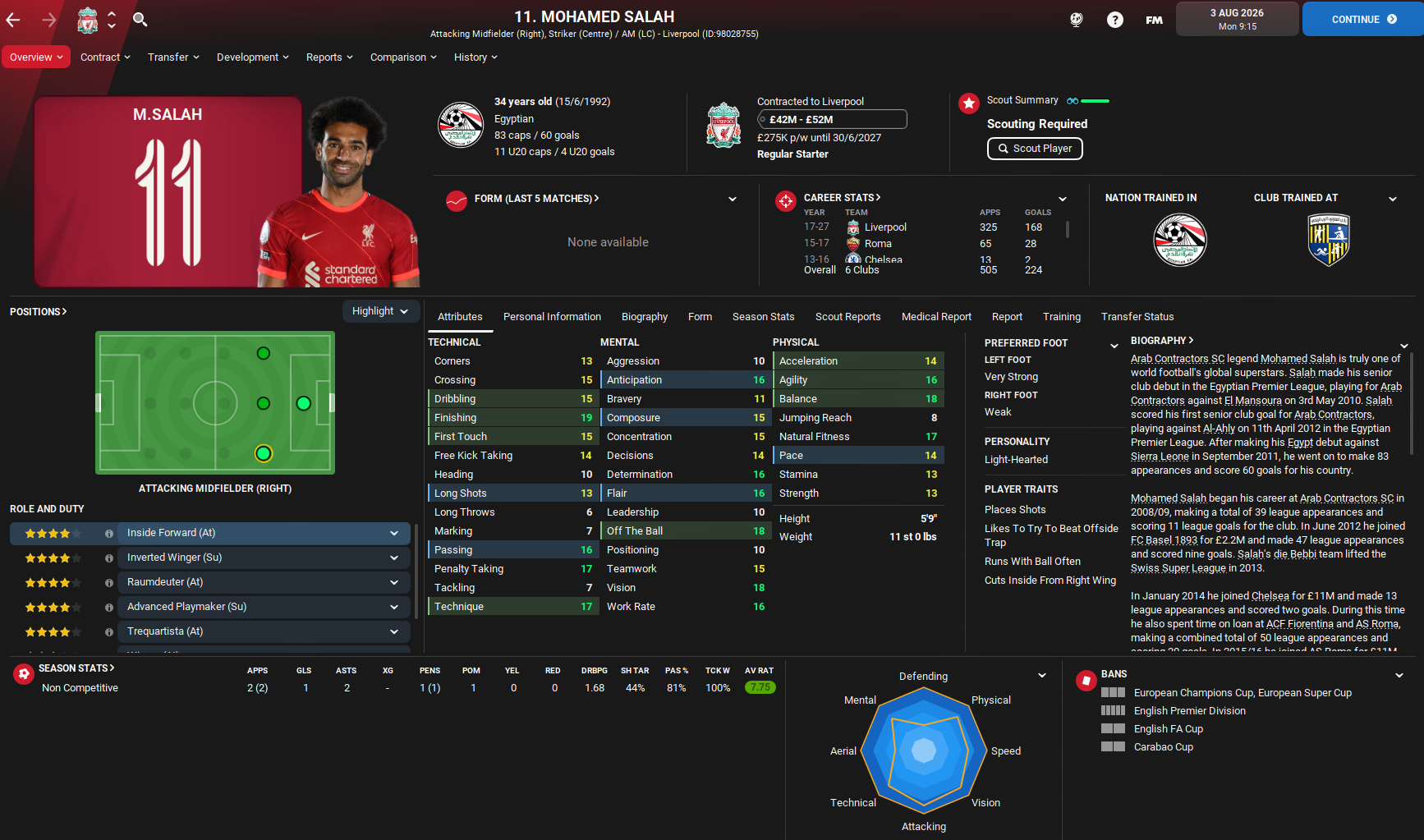This screenshot has width=1424, height=840.
Task: Click the info icon beside Inside Forward role
Action: (108, 533)
